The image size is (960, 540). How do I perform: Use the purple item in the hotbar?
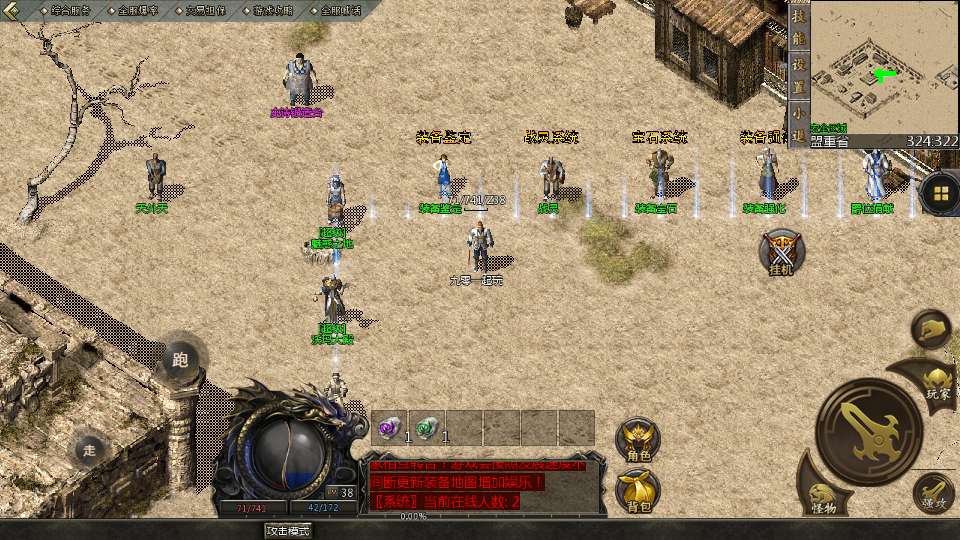(390, 428)
